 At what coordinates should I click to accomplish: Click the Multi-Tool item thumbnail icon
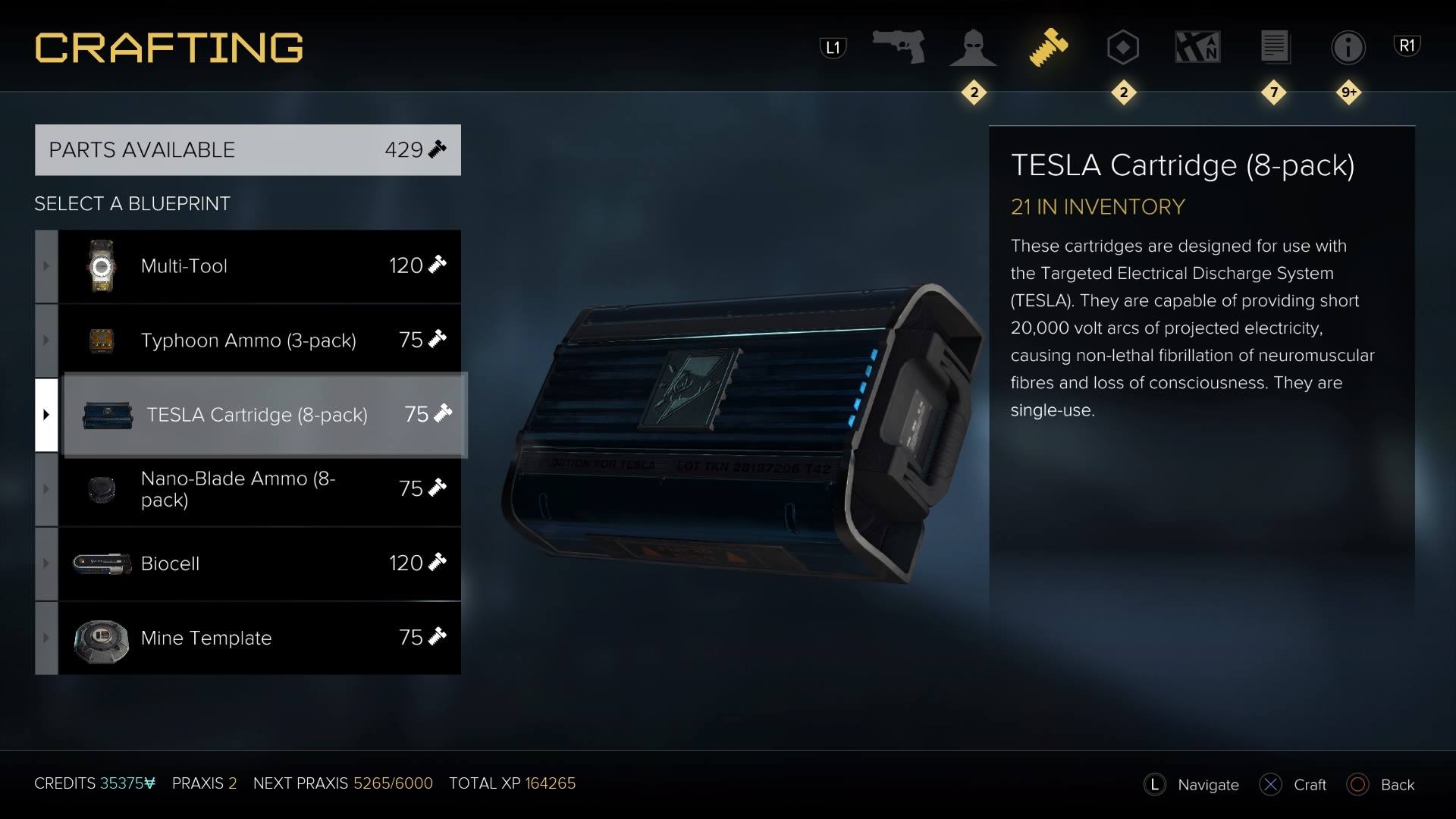[x=100, y=266]
